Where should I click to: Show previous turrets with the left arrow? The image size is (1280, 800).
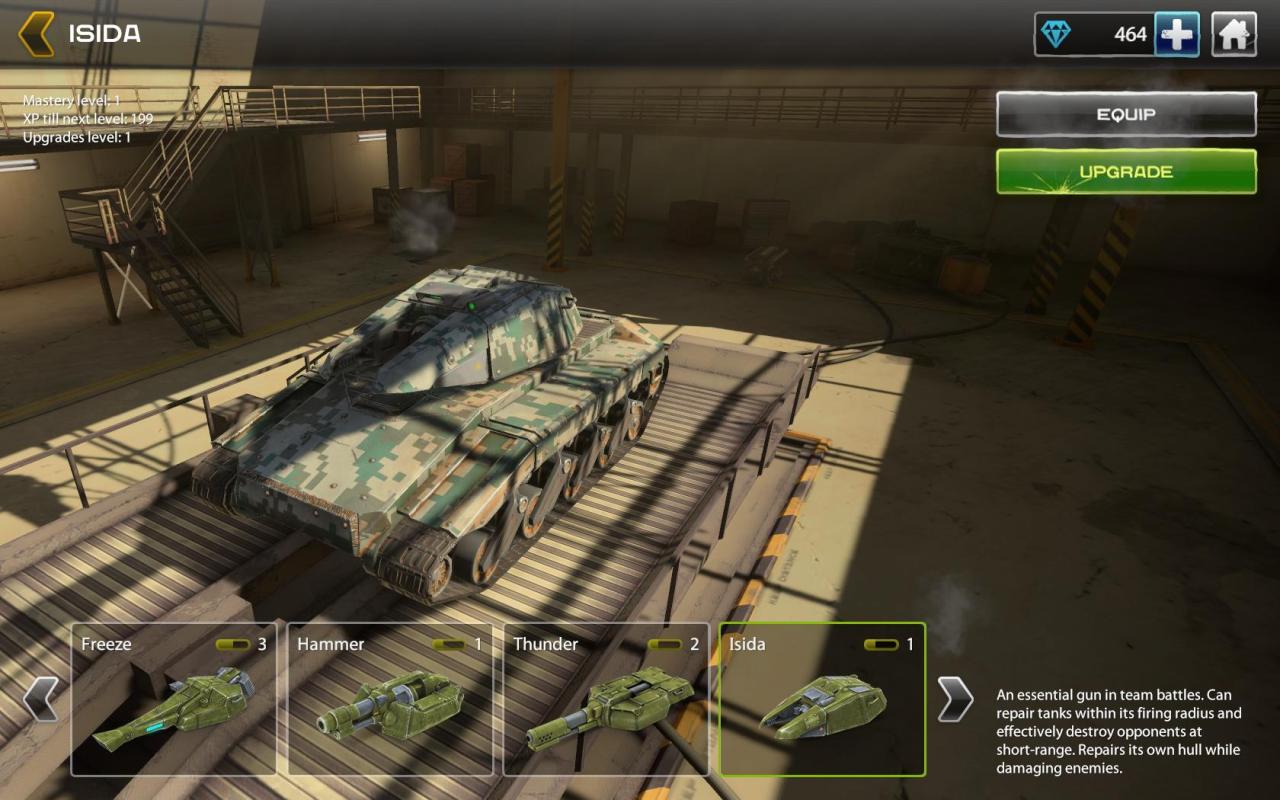click(41, 698)
